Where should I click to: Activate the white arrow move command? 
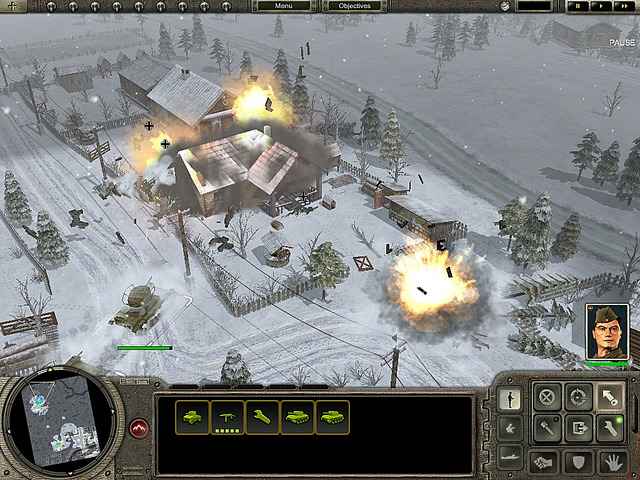pos(608,397)
